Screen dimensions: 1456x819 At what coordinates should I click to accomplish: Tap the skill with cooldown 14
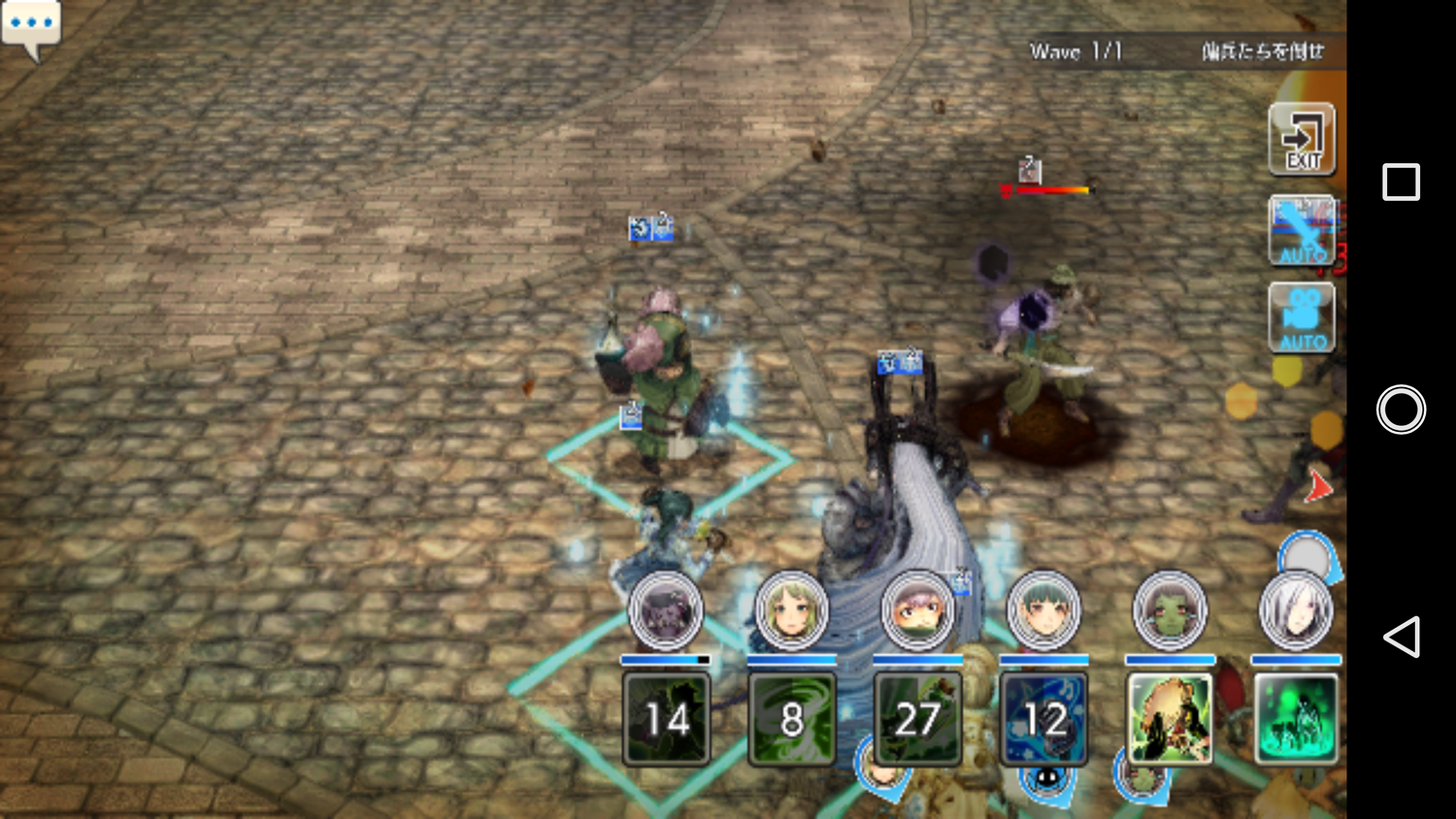[x=666, y=719]
